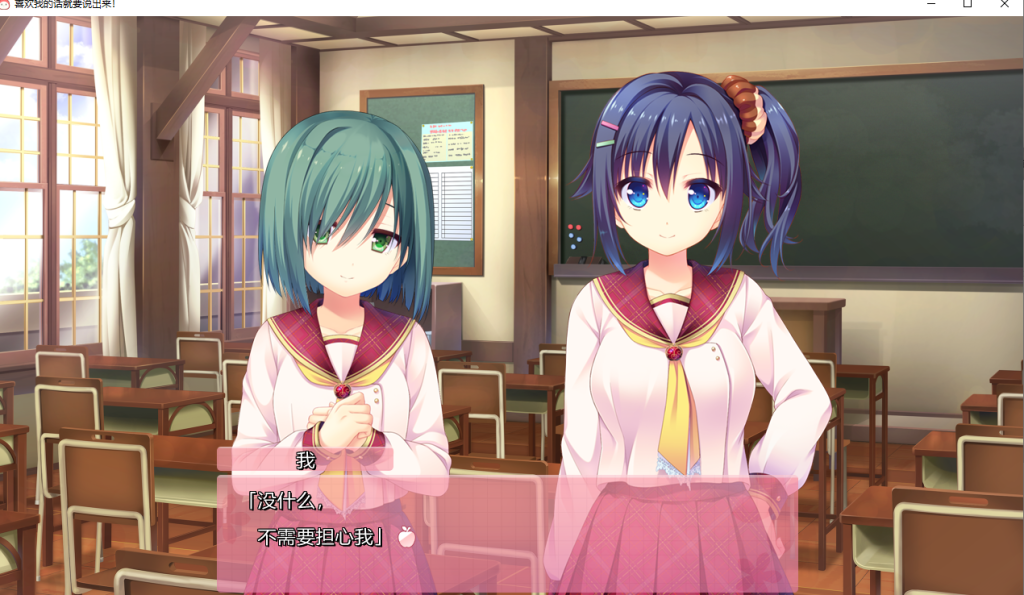The height and width of the screenshot is (595, 1024).
Task: Minimize the game window
Action: 930,4
